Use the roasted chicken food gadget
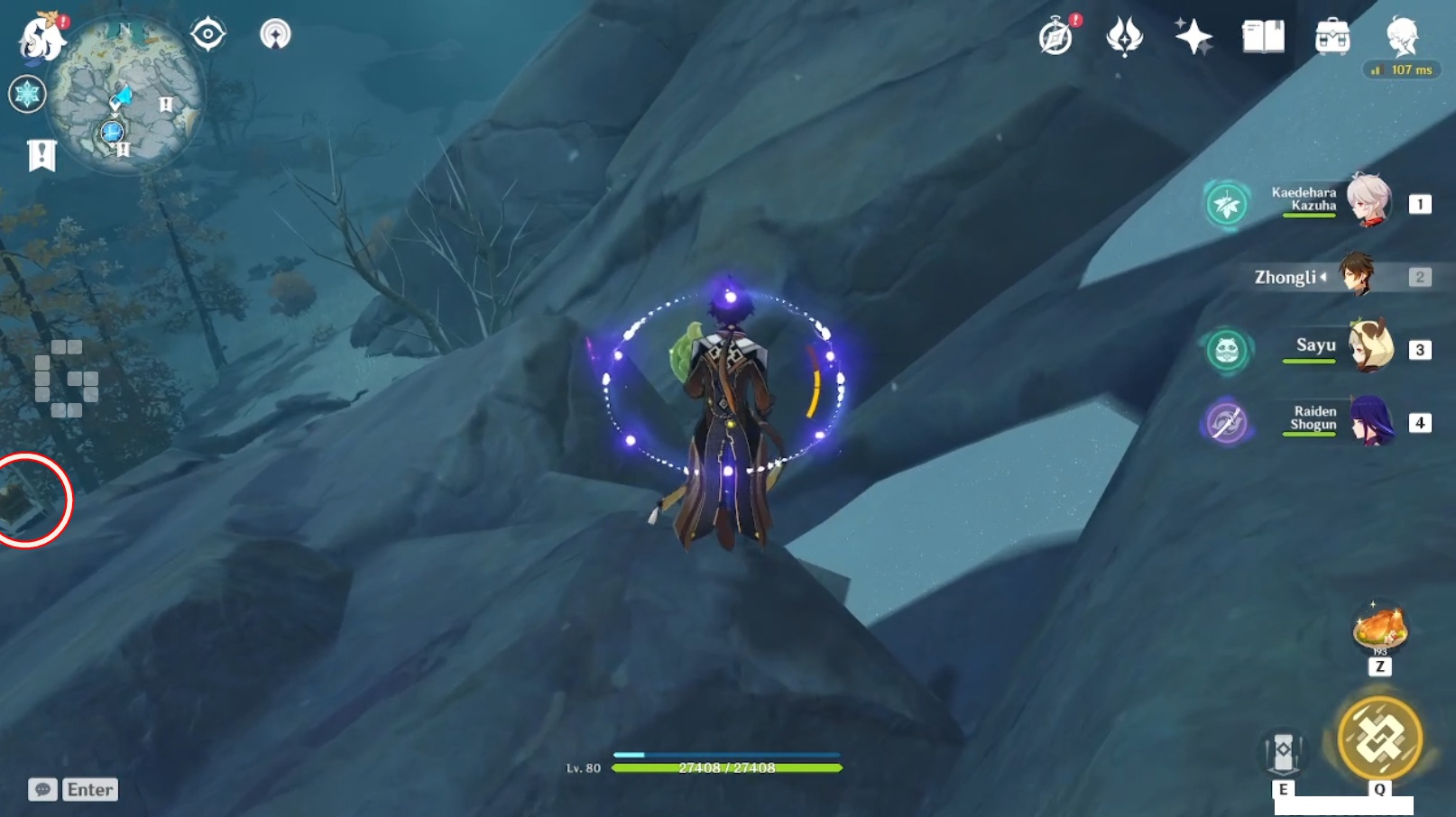Viewport: 1456px width, 817px height. coord(1379,628)
